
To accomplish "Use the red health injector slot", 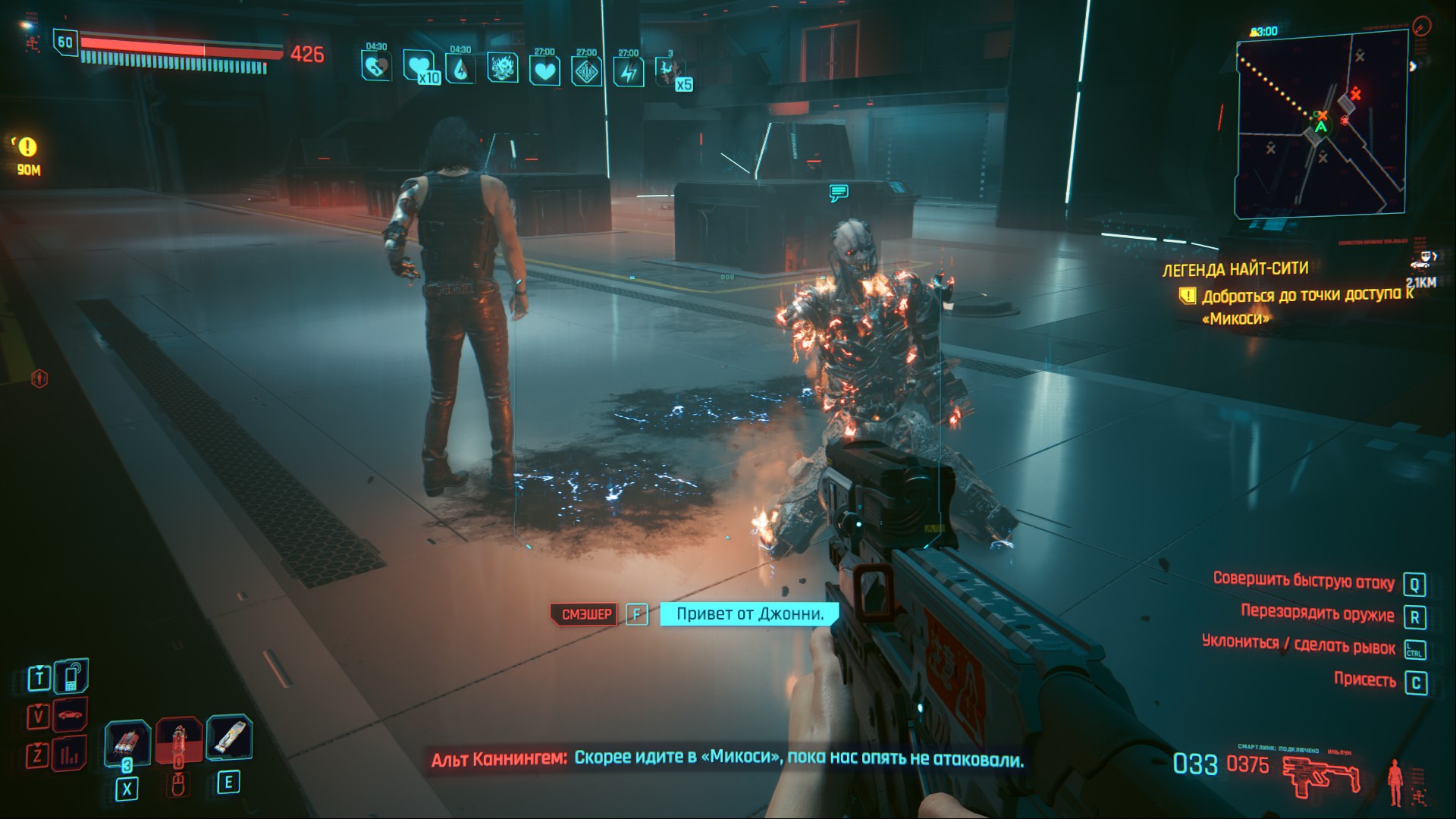I will (x=180, y=740).
